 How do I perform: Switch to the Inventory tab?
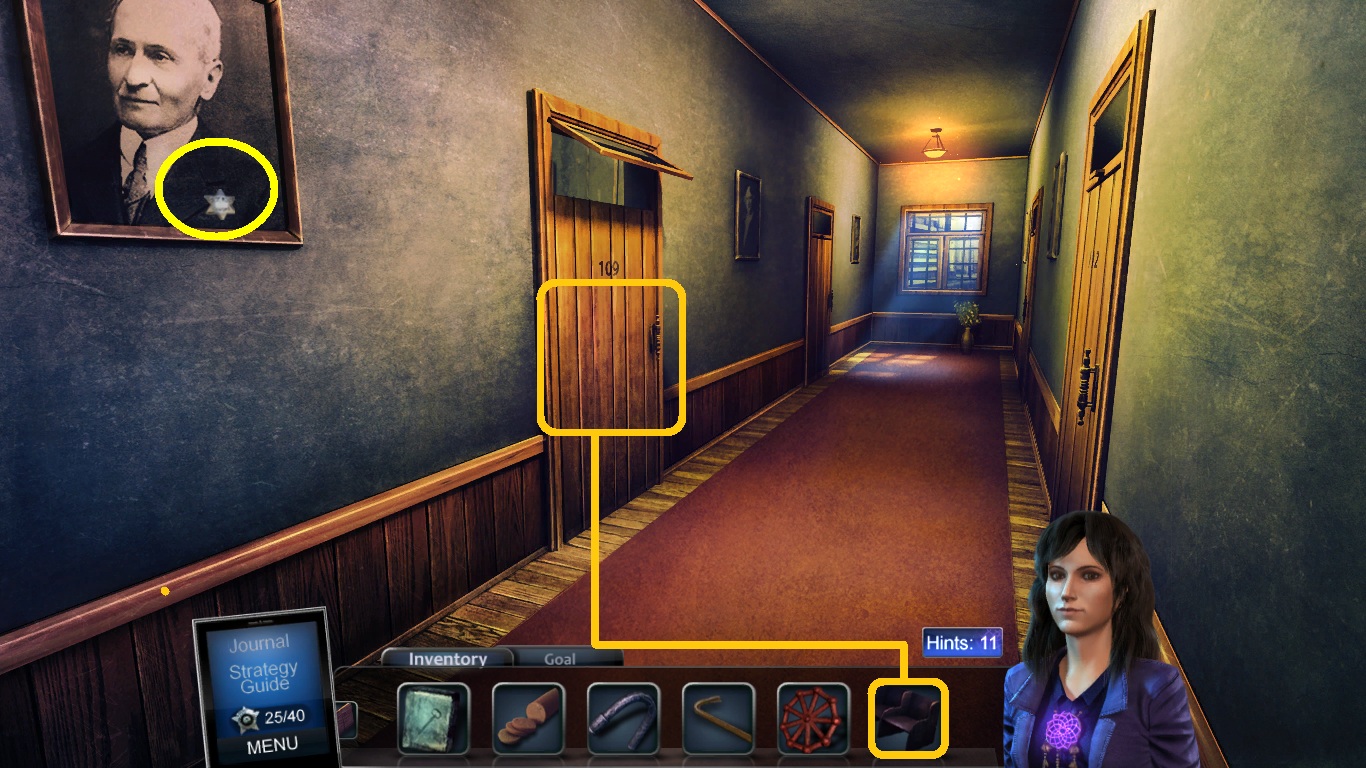coord(446,659)
